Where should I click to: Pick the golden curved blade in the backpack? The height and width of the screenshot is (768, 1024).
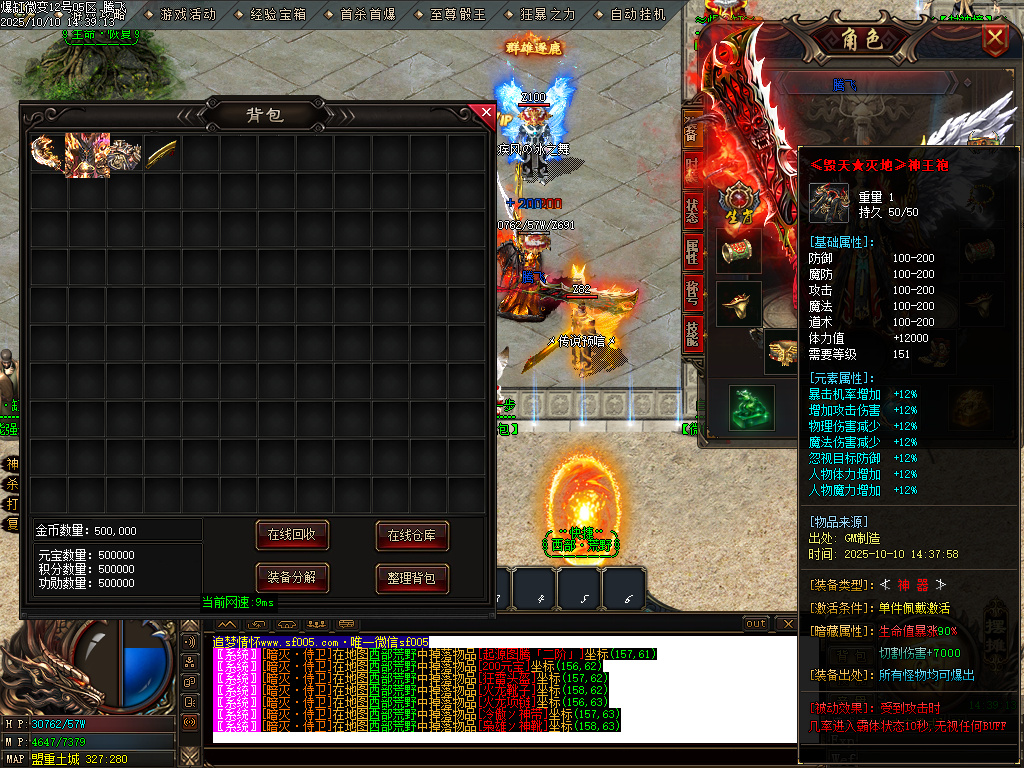point(162,153)
